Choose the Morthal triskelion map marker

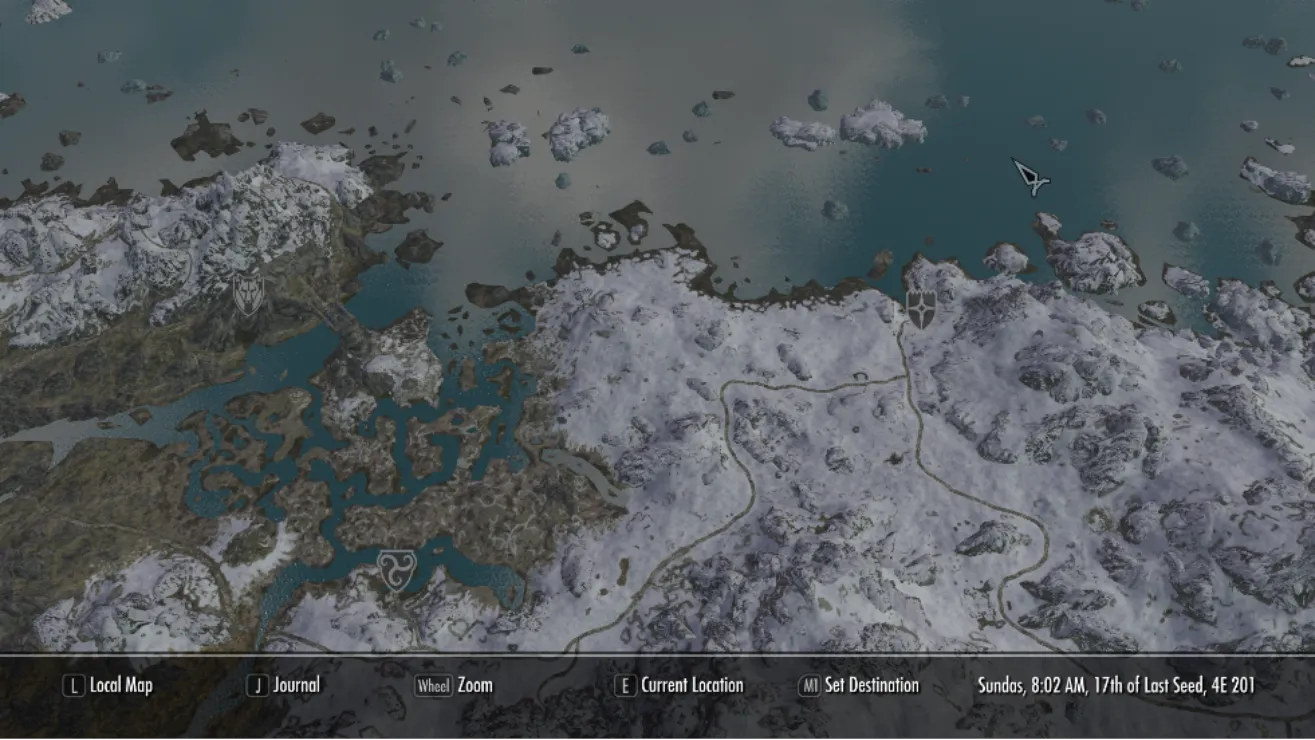pos(393,569)
